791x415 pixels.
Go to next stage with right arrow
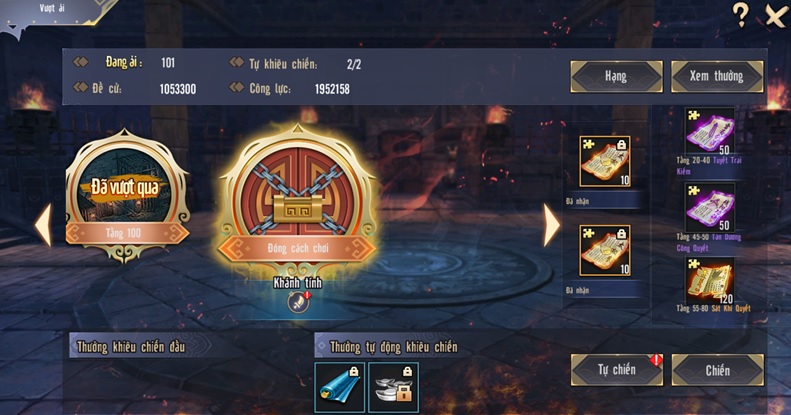(x=551, y=226)
